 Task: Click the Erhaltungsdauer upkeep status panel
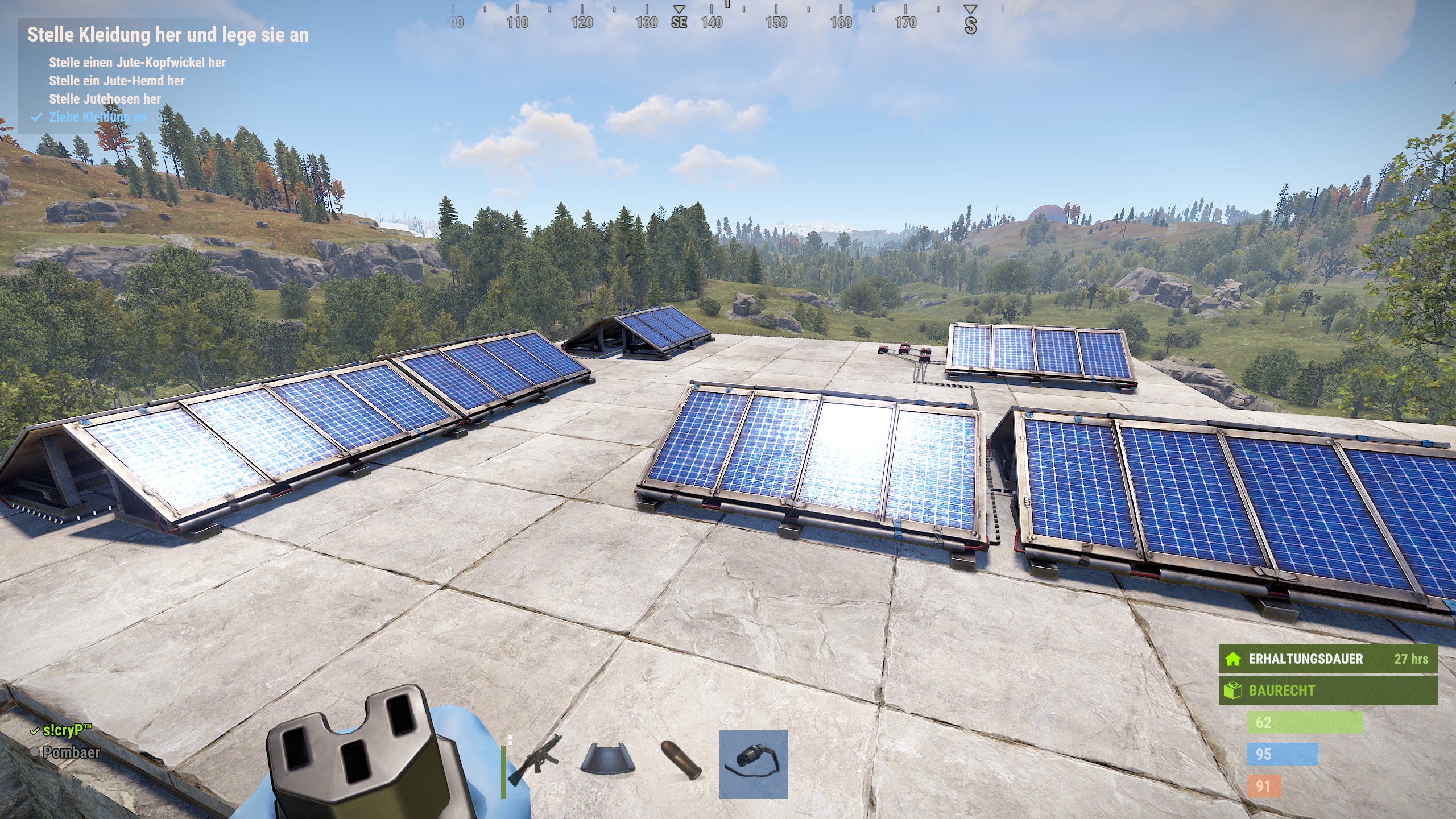pos(1327,659)
